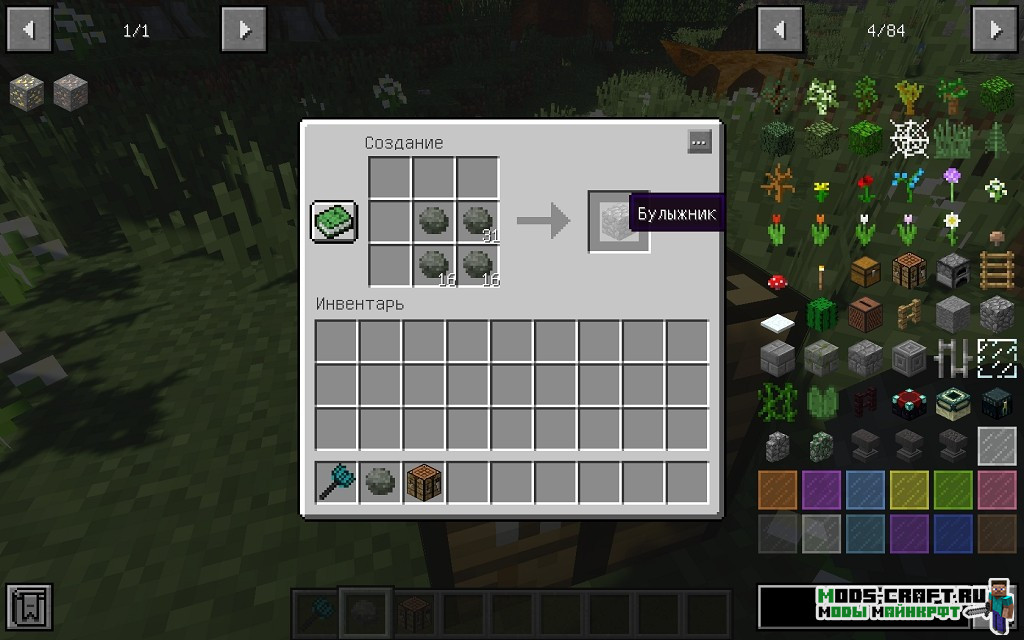Open the bookmark button in the bottom-left corner

pos(28,609)
